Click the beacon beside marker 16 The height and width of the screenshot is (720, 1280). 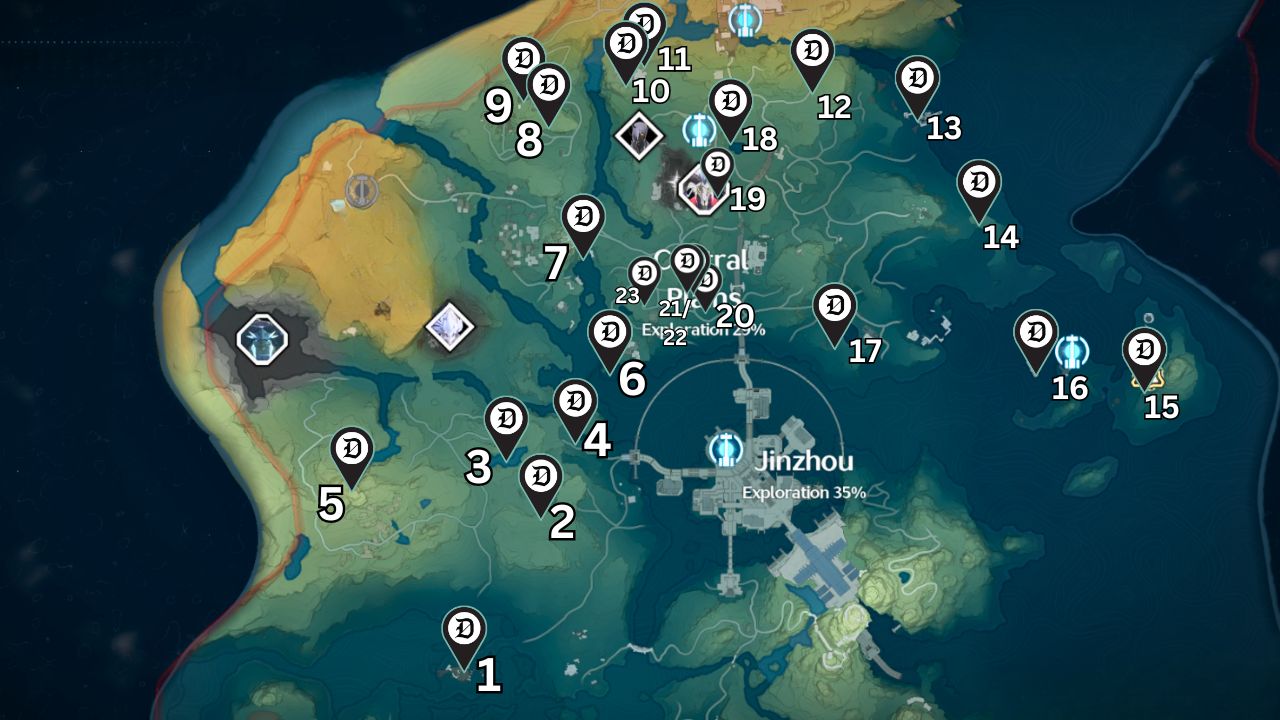click(x=1072, y=350)
